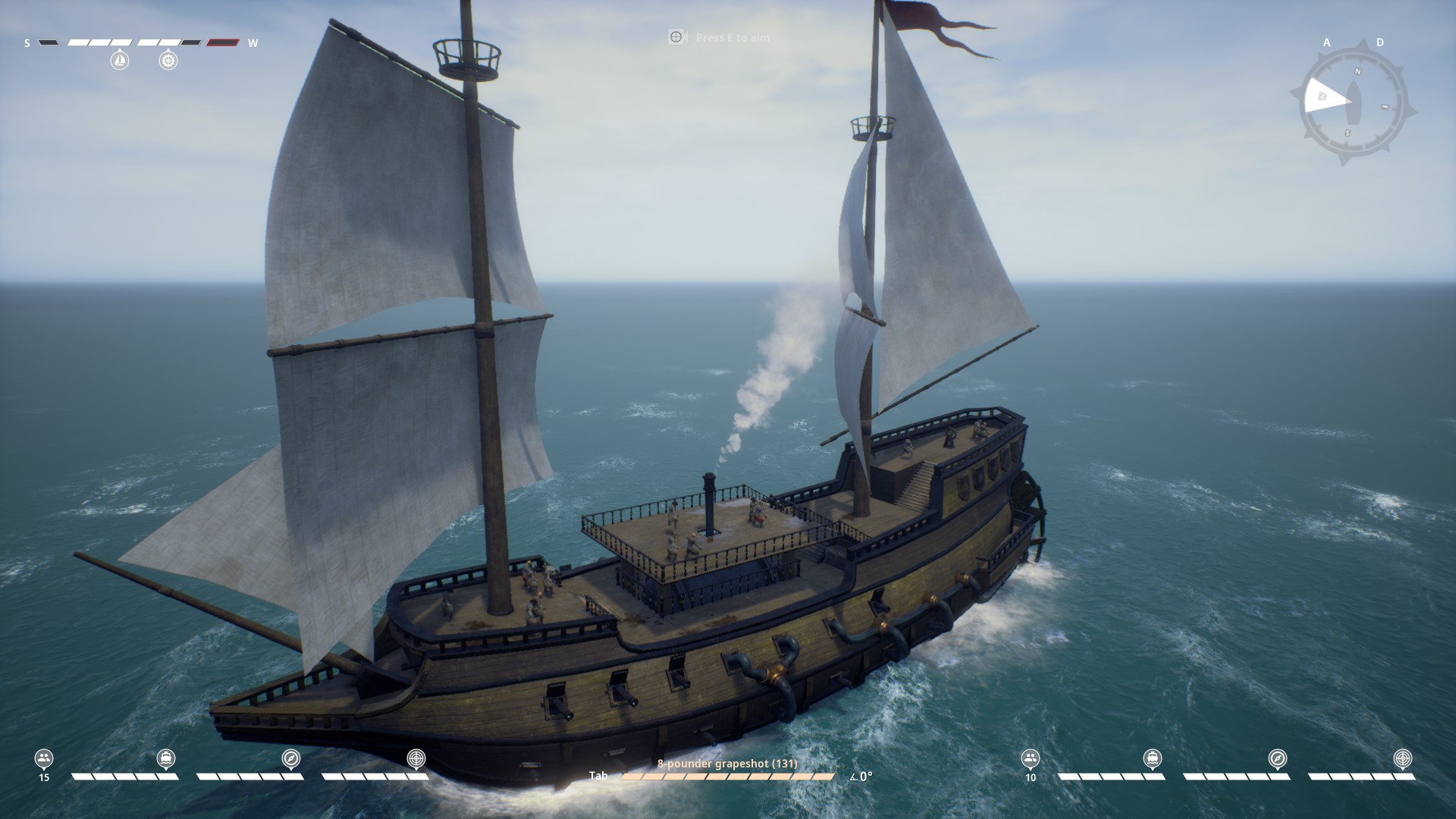Select the W sail setting label
The width and height of the screenshot is (1456, 819).
pyautogui.click(x=255, y=43)
